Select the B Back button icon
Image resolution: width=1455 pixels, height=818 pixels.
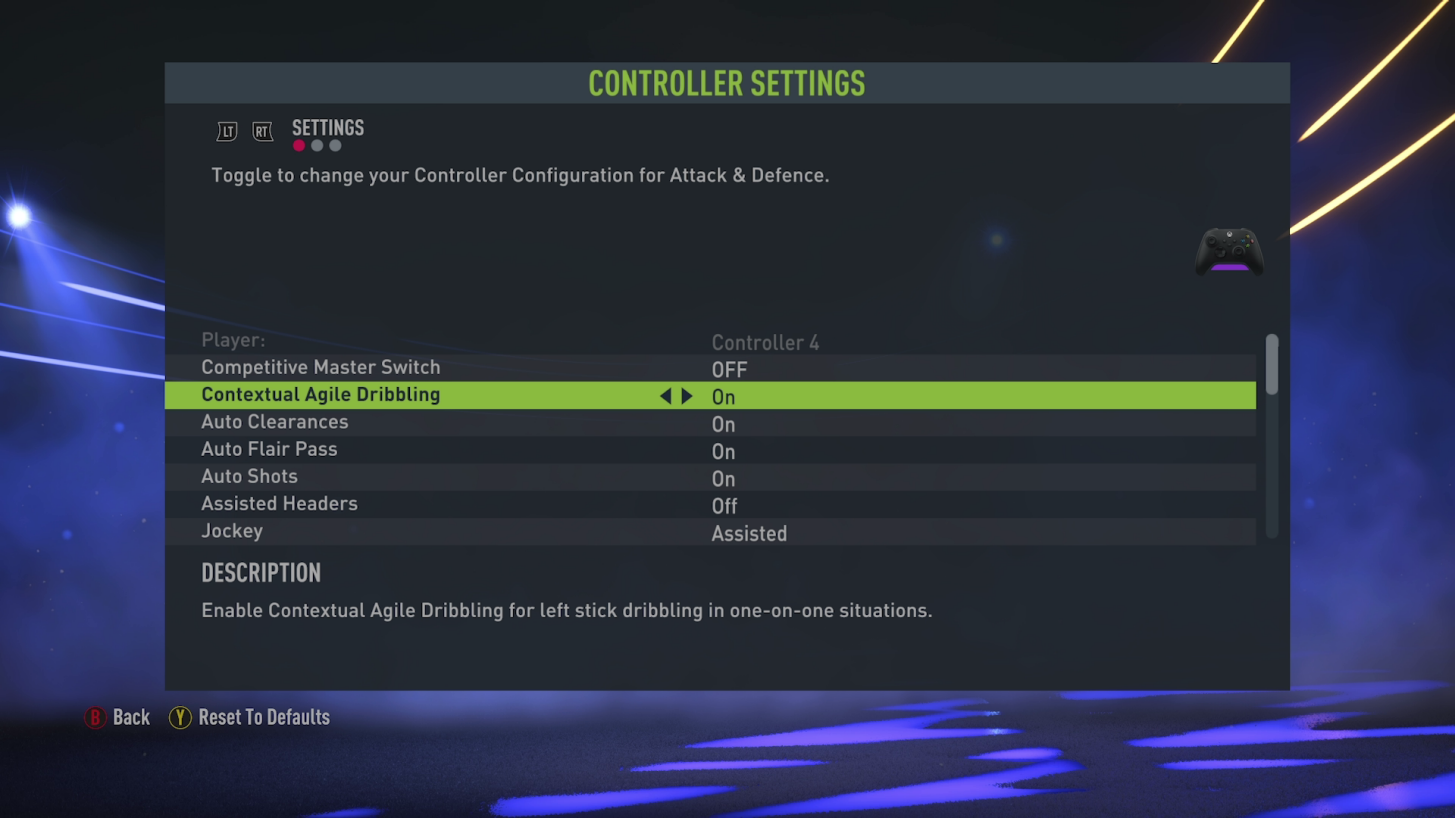point(96,717)
